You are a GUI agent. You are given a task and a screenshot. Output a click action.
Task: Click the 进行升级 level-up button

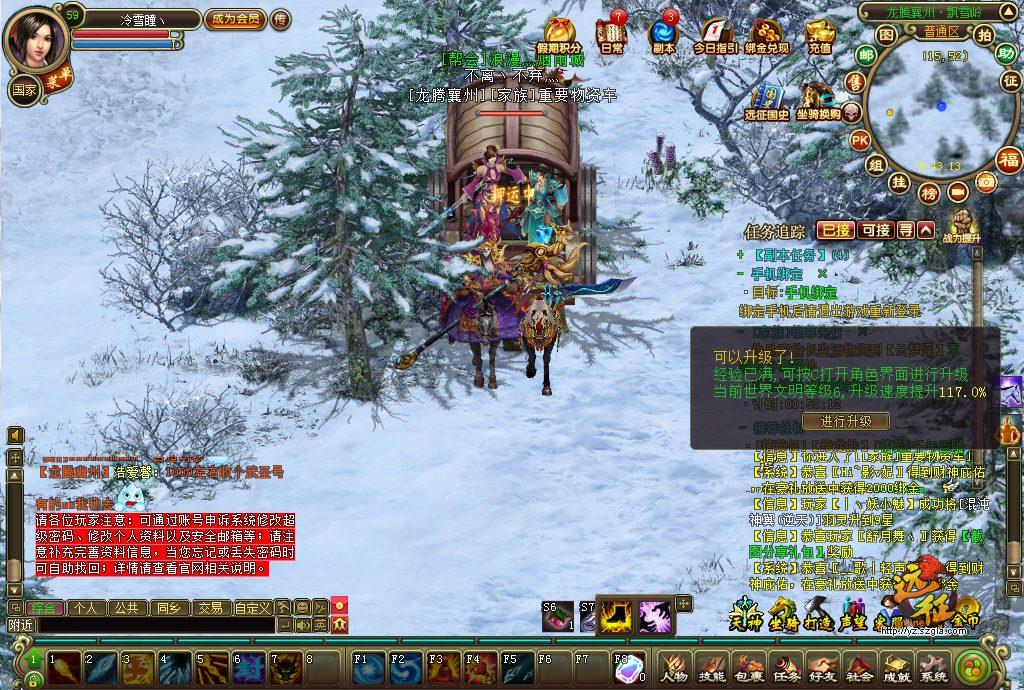(x=846, y=421)
